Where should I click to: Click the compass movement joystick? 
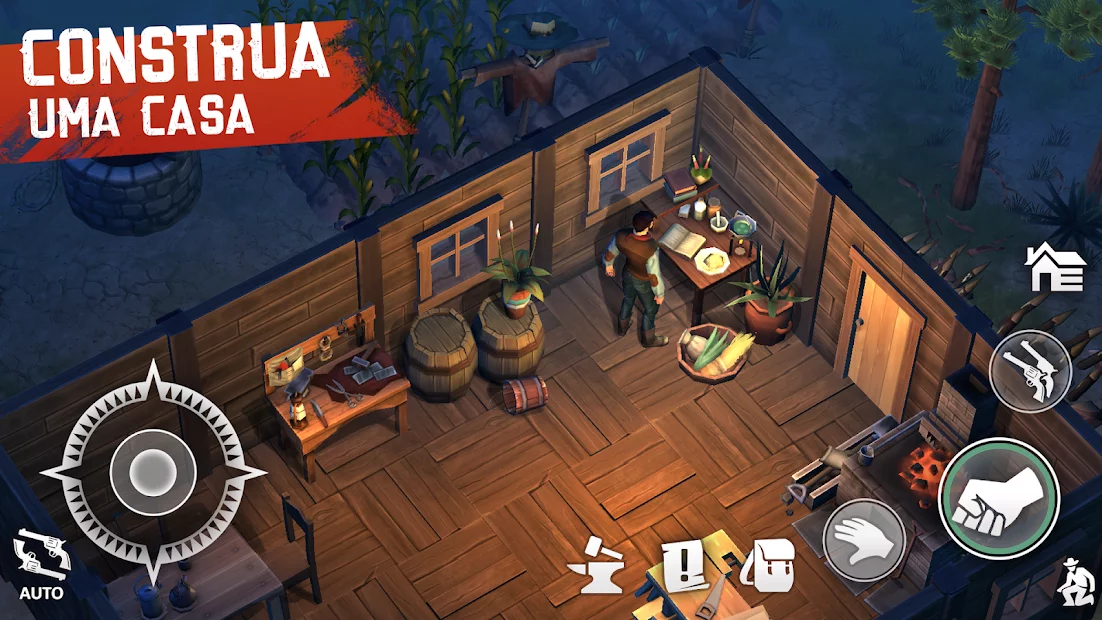coord(152,468)
